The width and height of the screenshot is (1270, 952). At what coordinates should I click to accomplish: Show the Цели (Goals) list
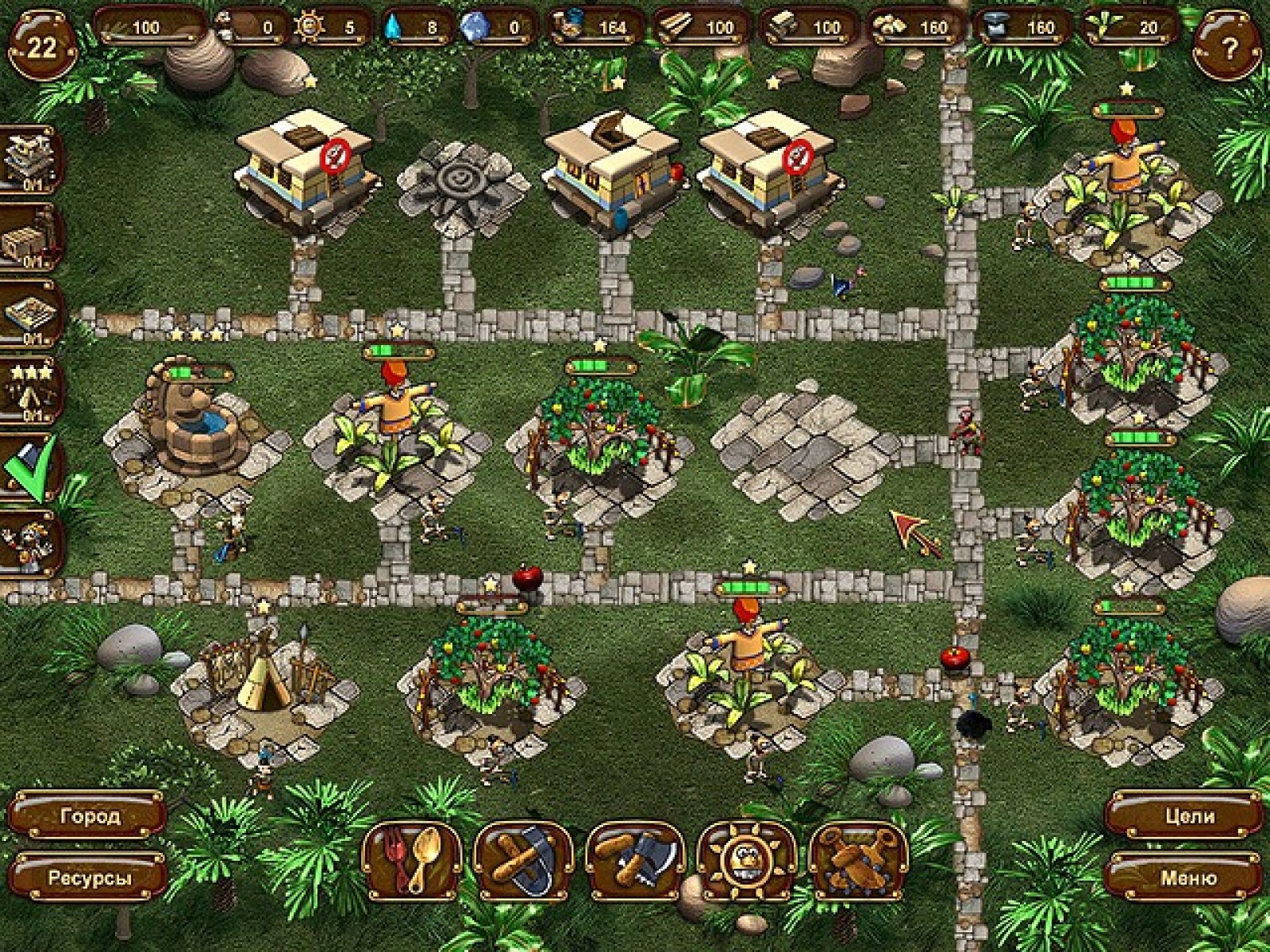pos(1186,816)
